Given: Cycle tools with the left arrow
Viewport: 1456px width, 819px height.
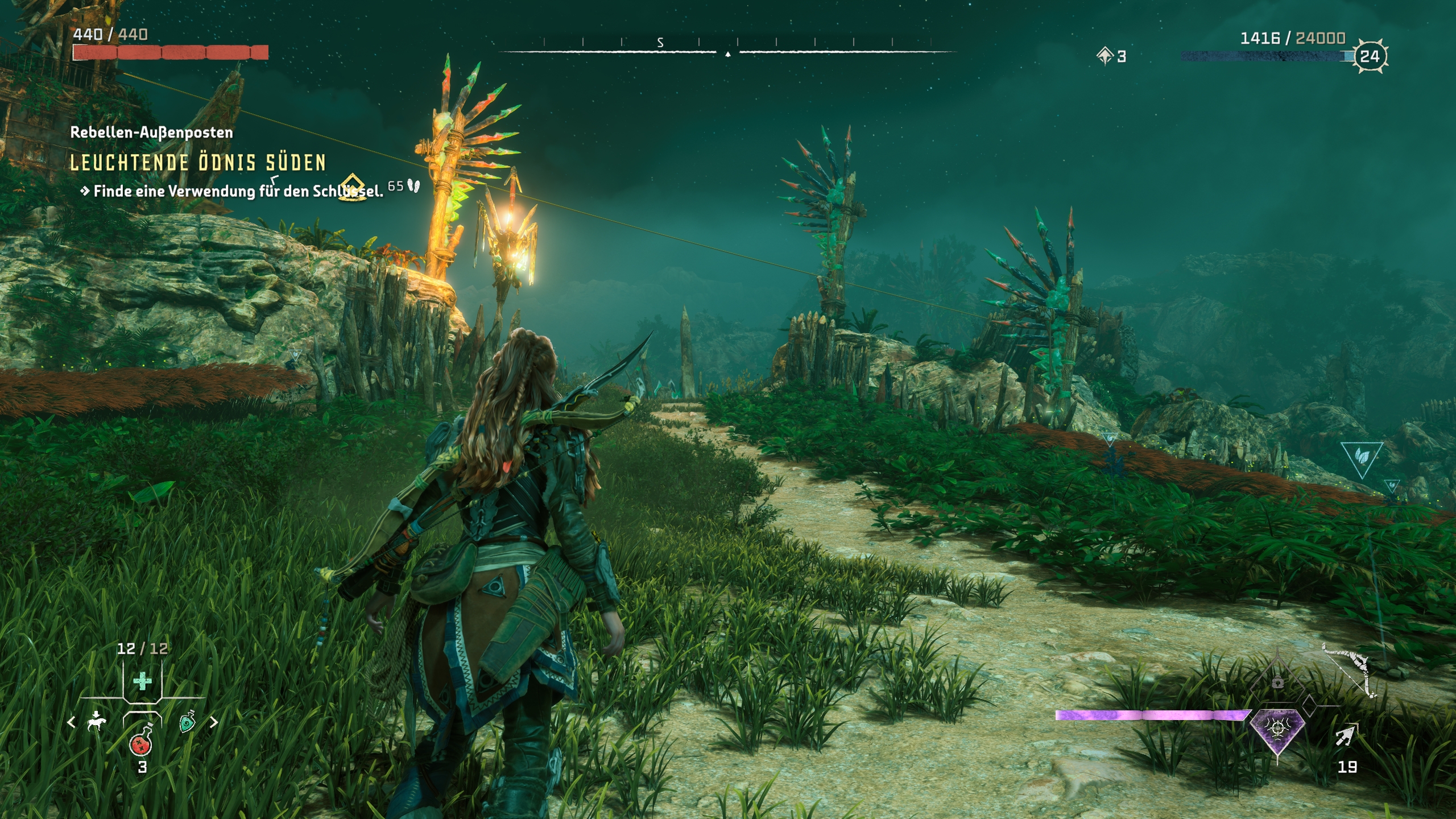Looking at the screenshot, I should (x=71, y=722).
